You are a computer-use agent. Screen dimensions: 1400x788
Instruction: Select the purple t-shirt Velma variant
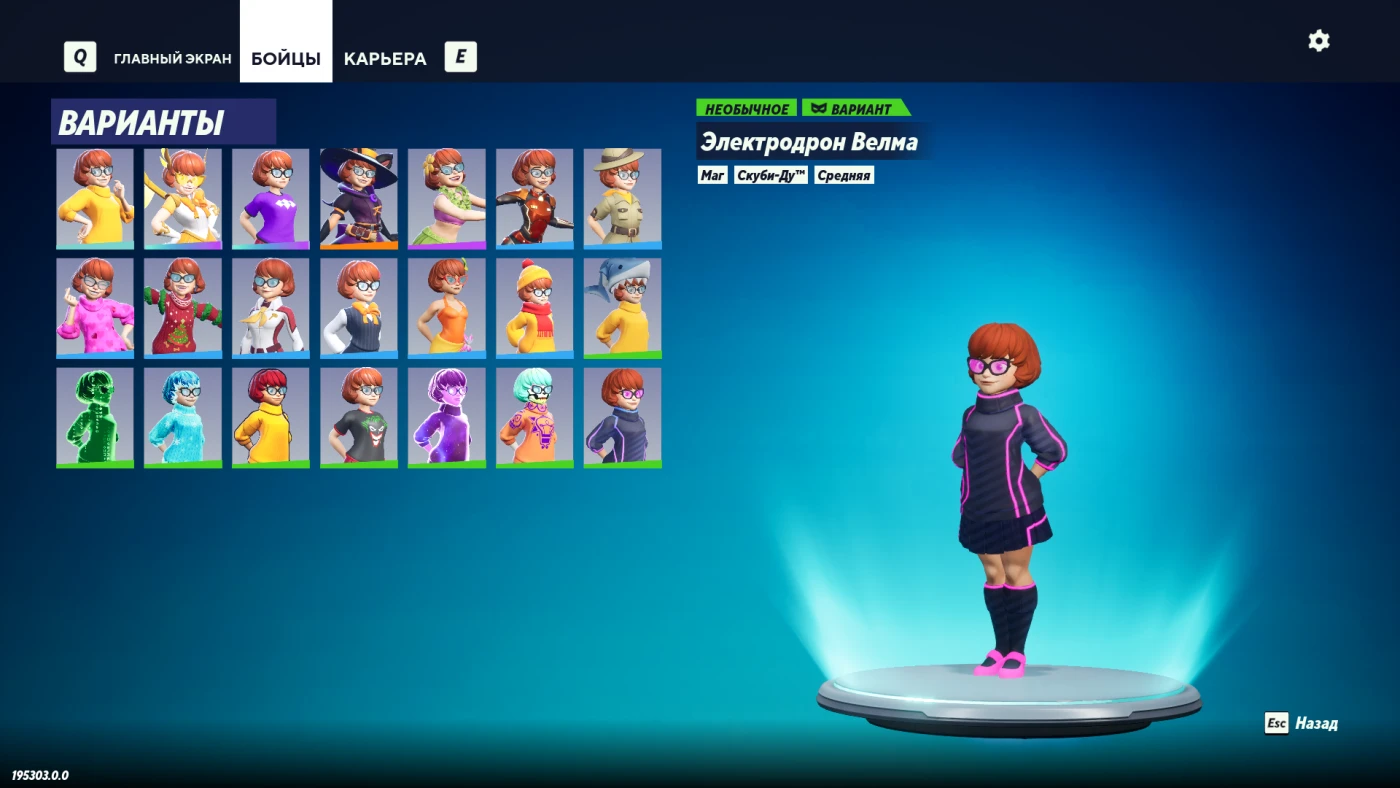(271, 198)
